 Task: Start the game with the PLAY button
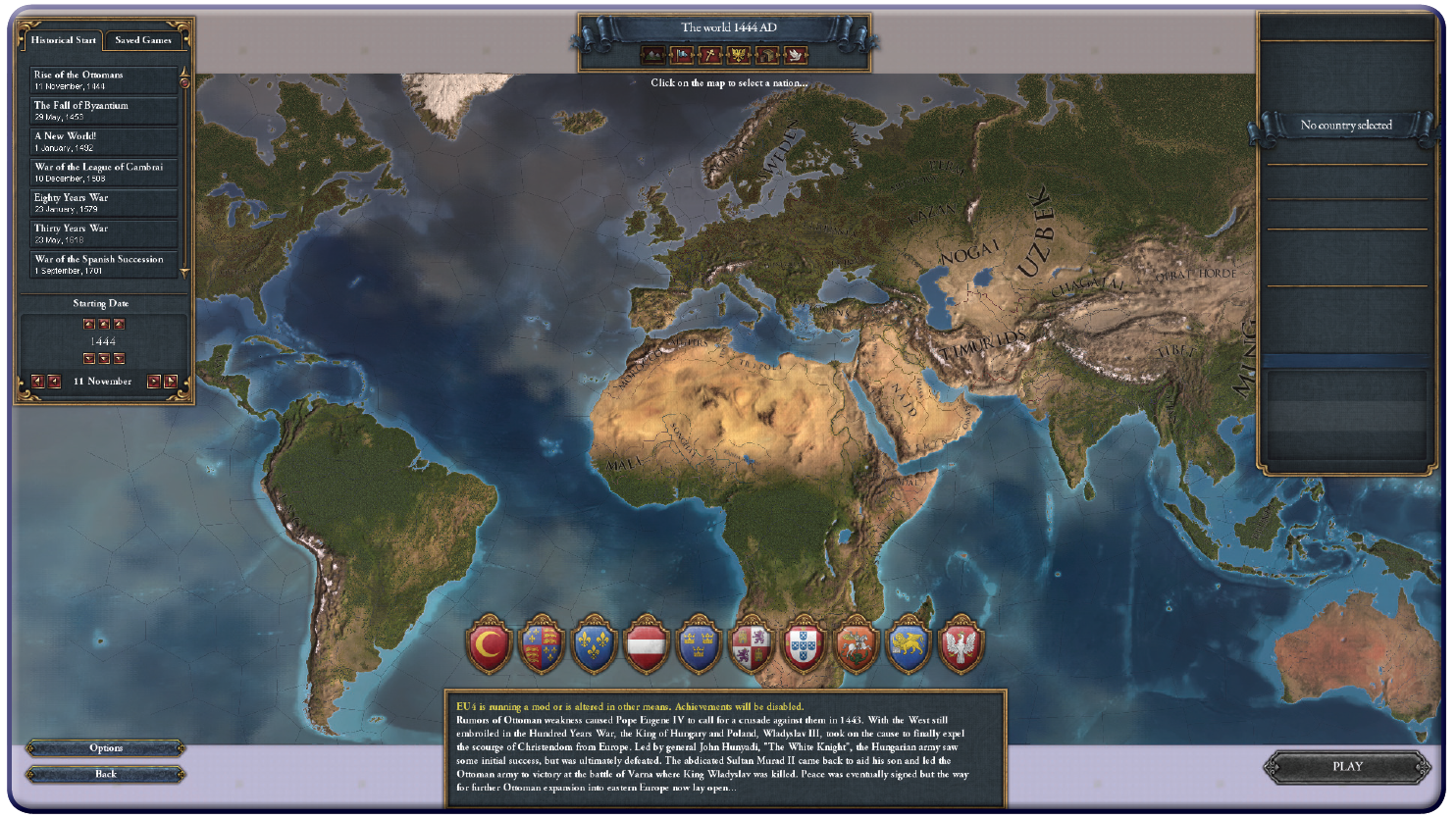(1346, 767)
